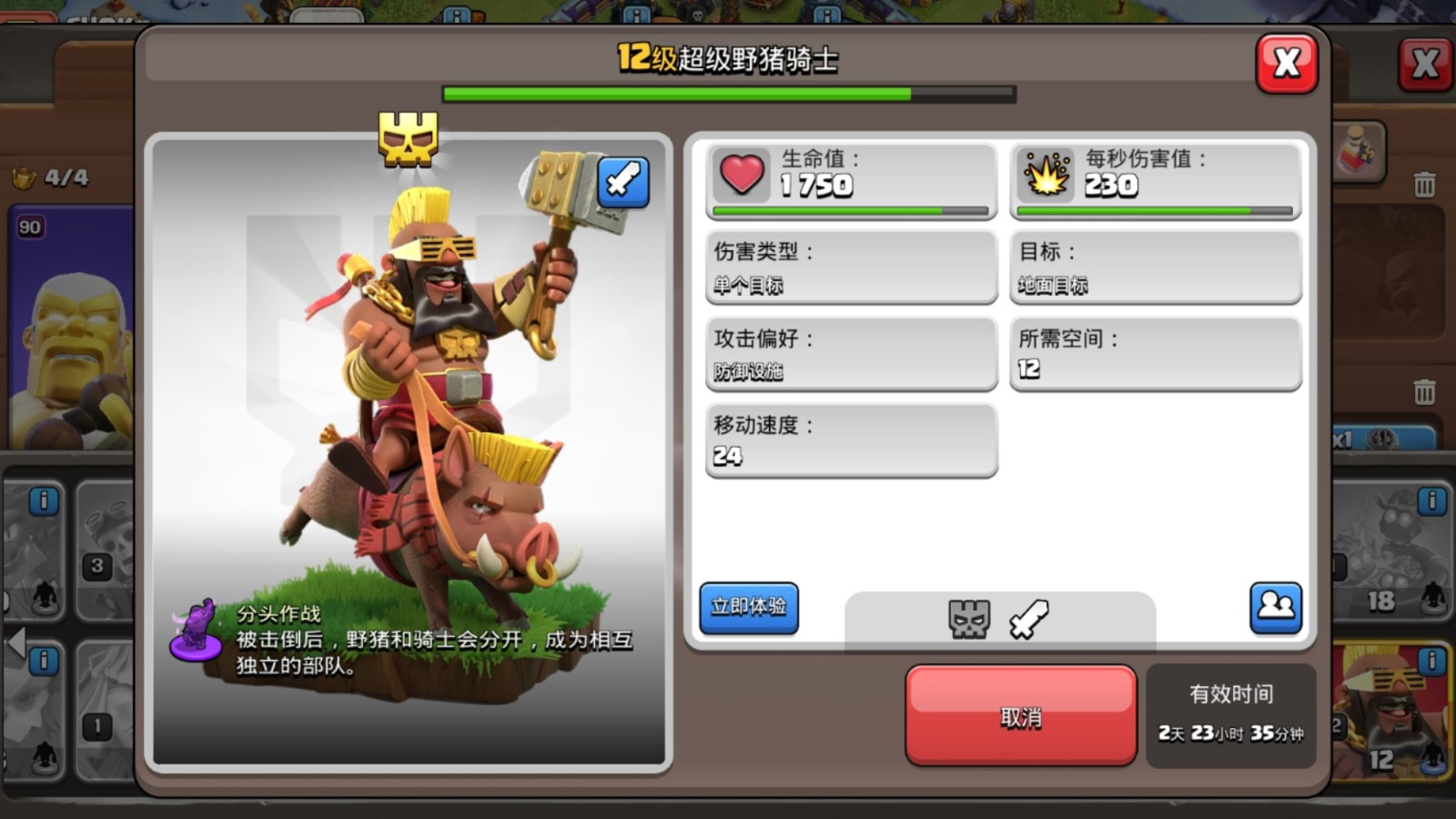Click the skull emblem below the stats panel
The image size is (1456, 819).
(x=967, y=620)
